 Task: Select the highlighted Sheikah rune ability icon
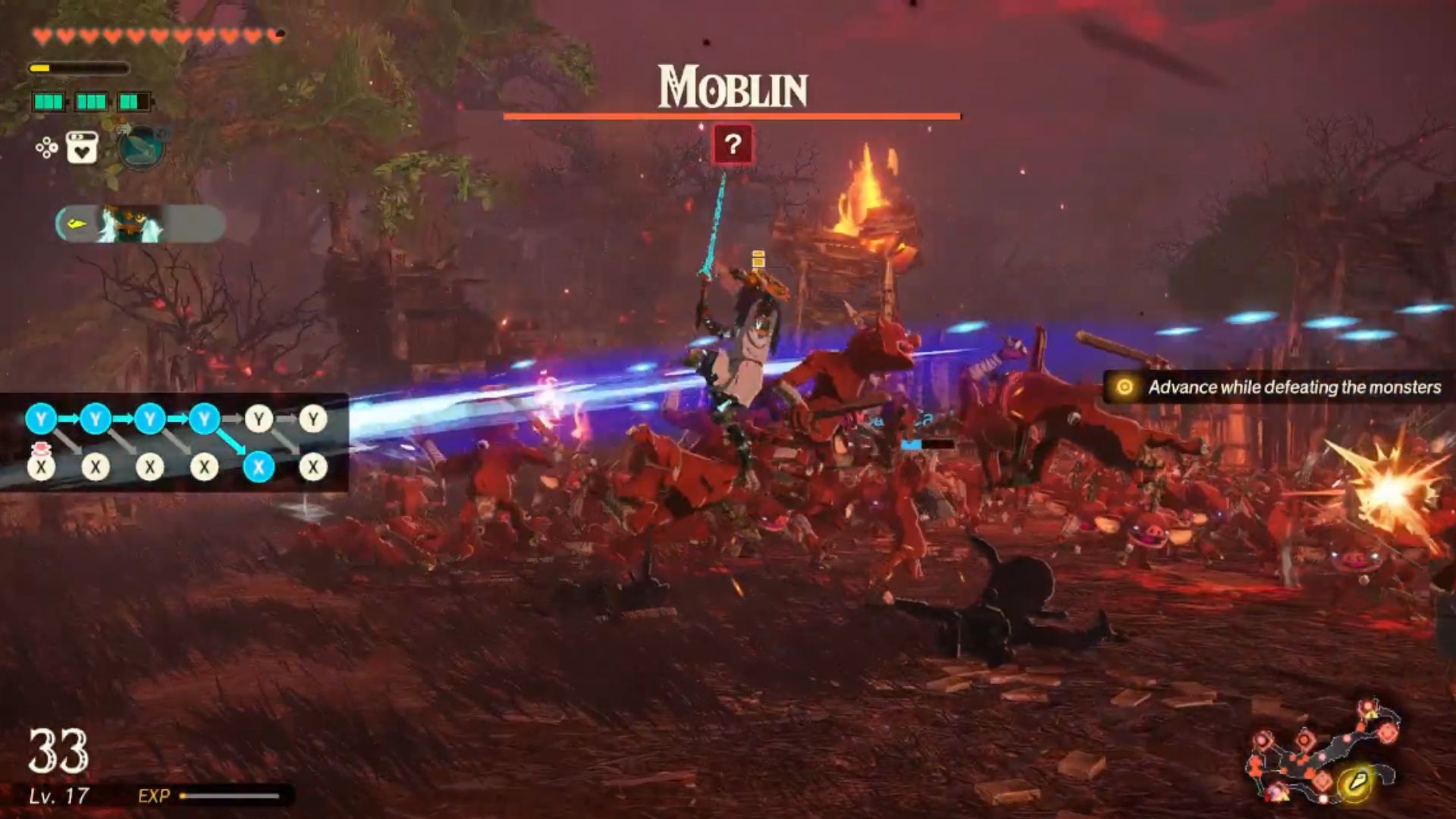coord(139,149)
